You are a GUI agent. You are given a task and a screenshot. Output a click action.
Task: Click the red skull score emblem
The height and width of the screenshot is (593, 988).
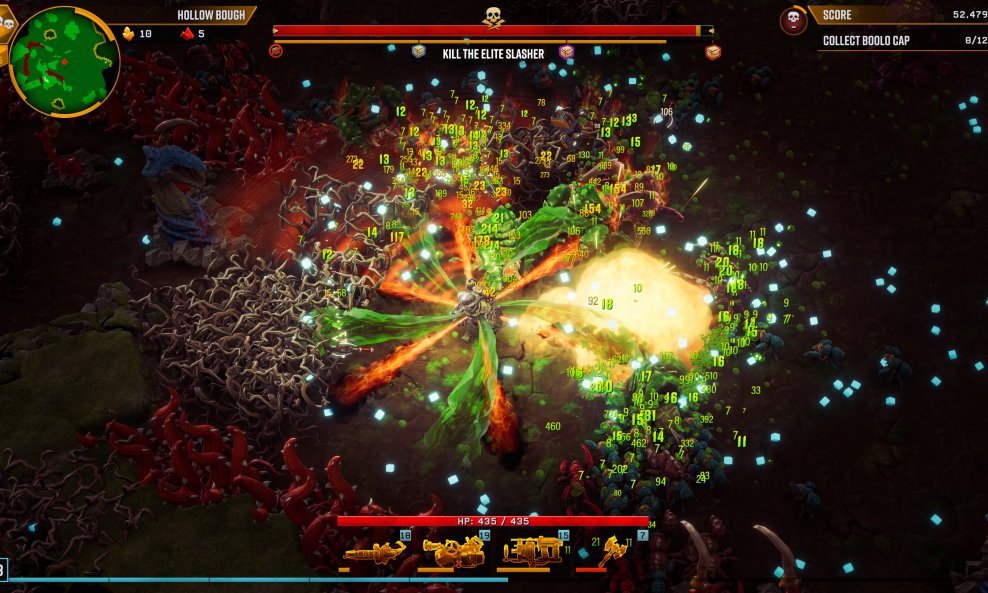coord(793,21)
